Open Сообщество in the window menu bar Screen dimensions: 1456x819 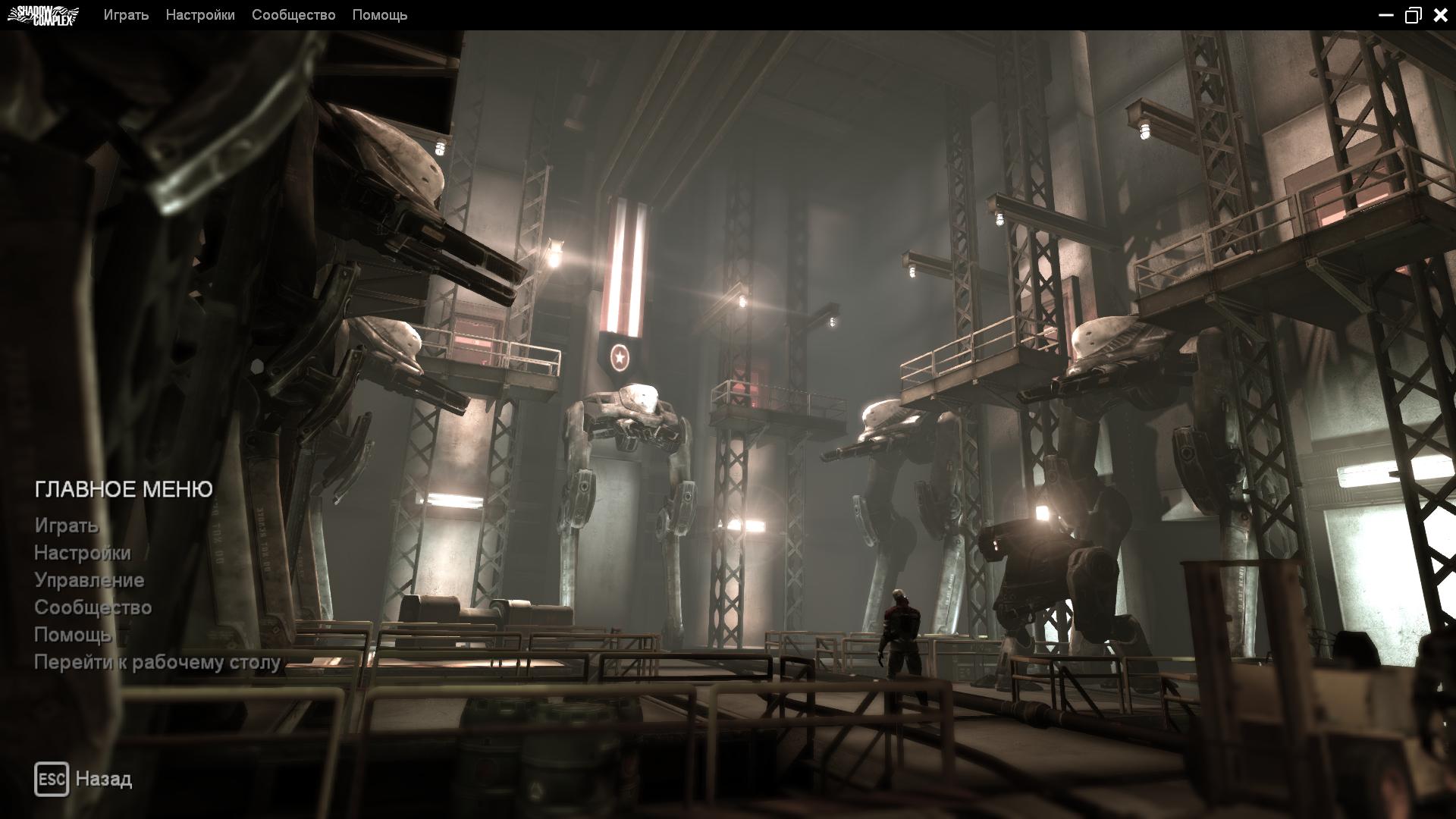pos(293,15)
